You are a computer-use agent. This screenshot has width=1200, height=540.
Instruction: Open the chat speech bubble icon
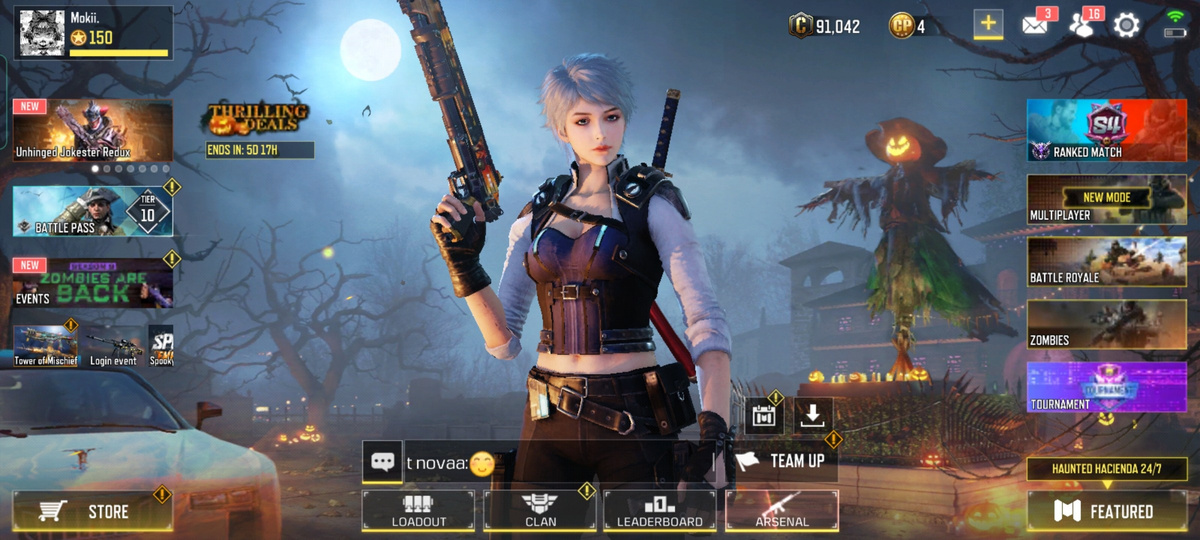pos(382,462)
